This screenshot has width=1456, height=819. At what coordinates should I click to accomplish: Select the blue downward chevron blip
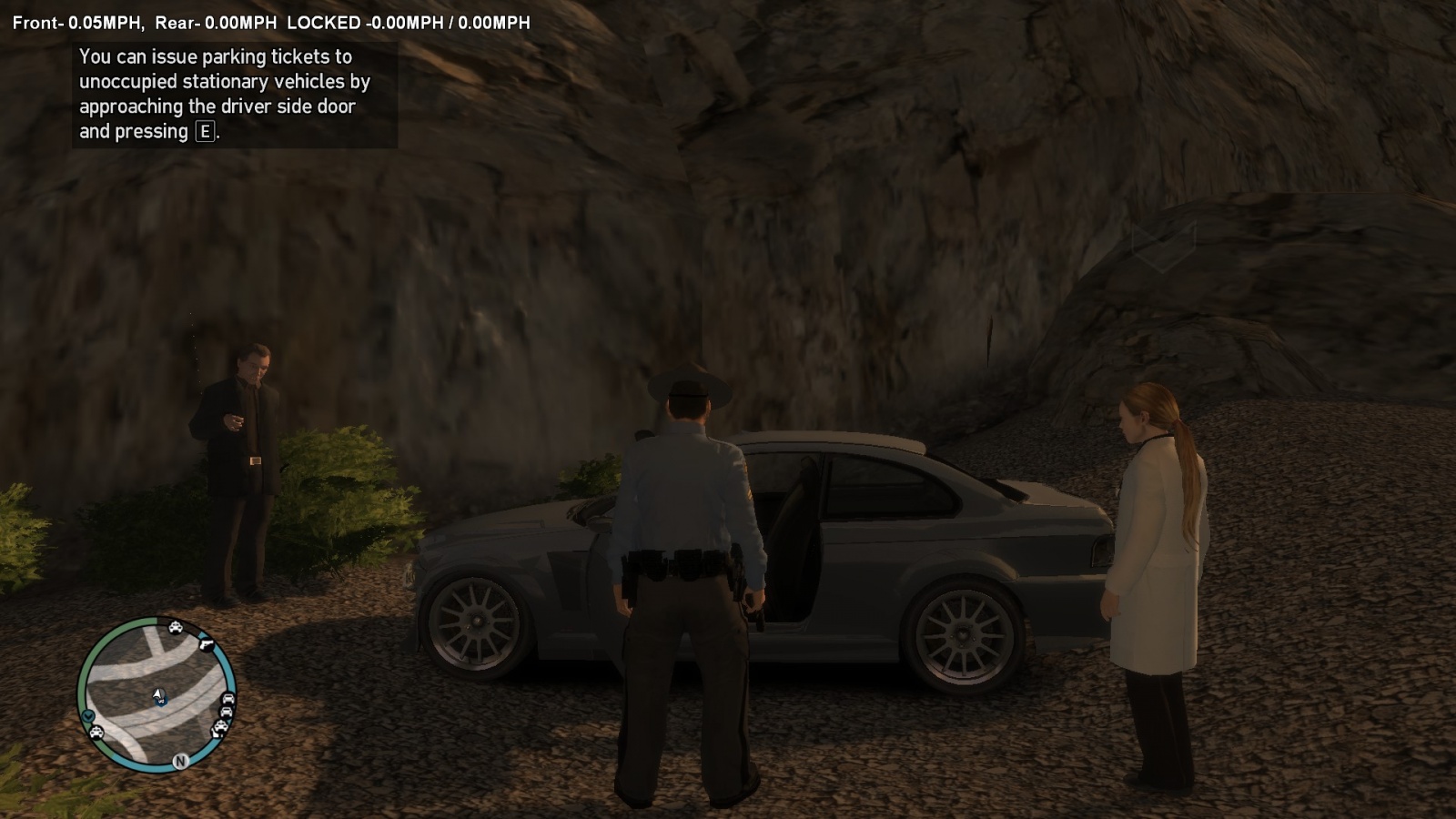pos(88,716)
